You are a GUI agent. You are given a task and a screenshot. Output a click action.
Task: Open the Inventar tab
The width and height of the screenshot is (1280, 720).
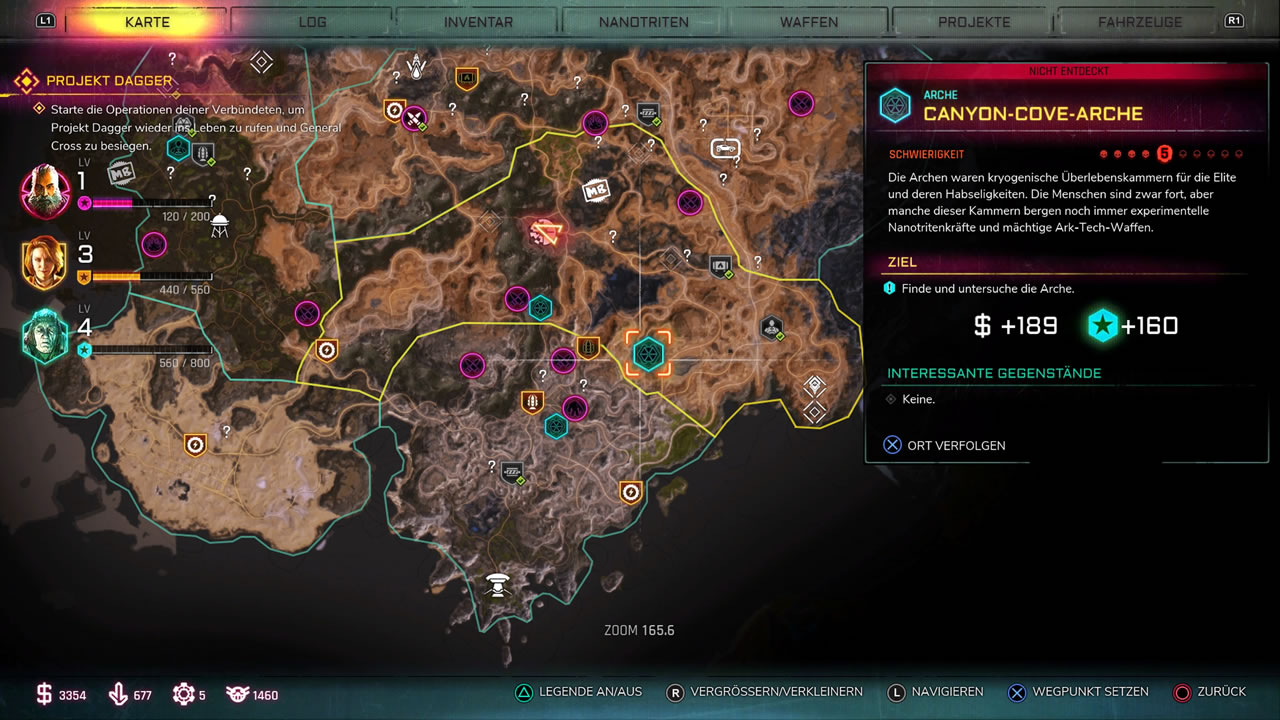click(x=478, y=21)
